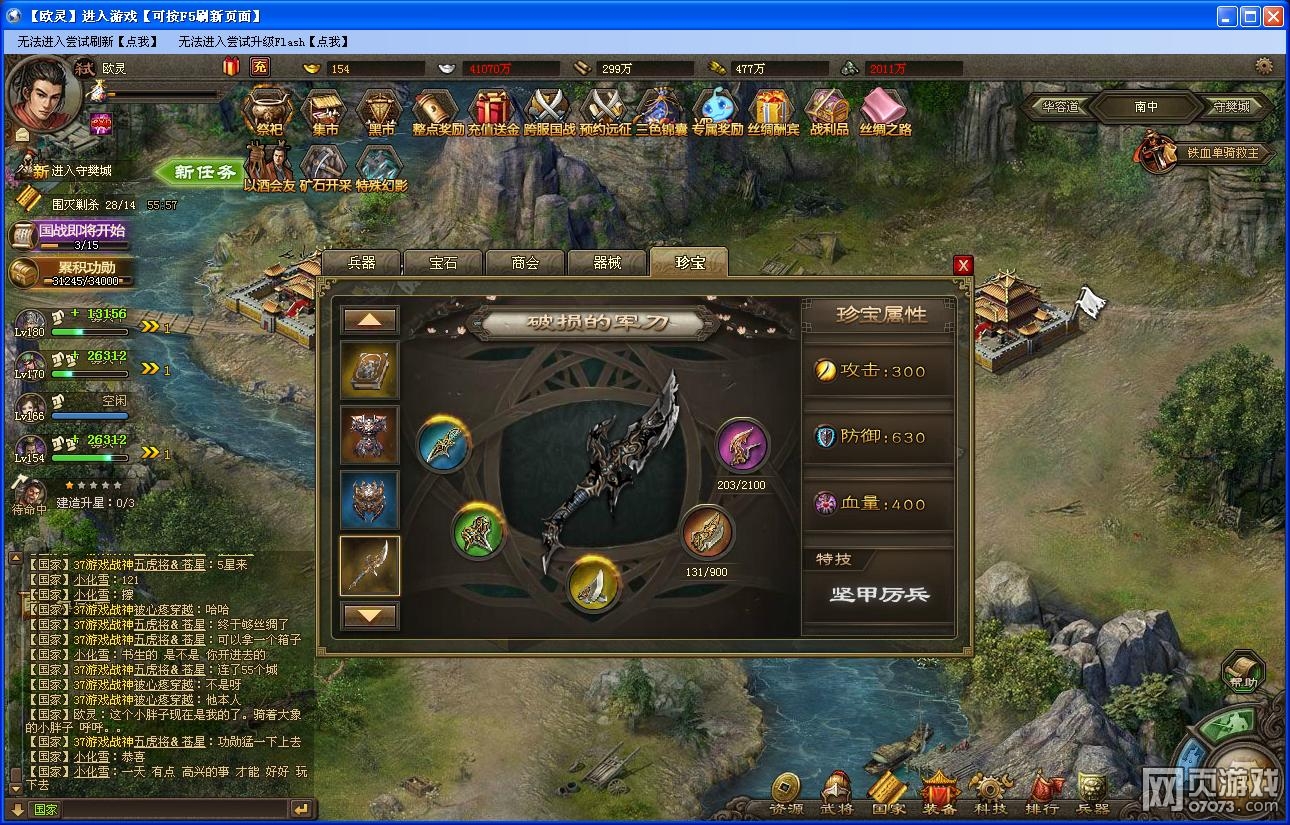Open the 集市 (Market) icon

(322, 110)
